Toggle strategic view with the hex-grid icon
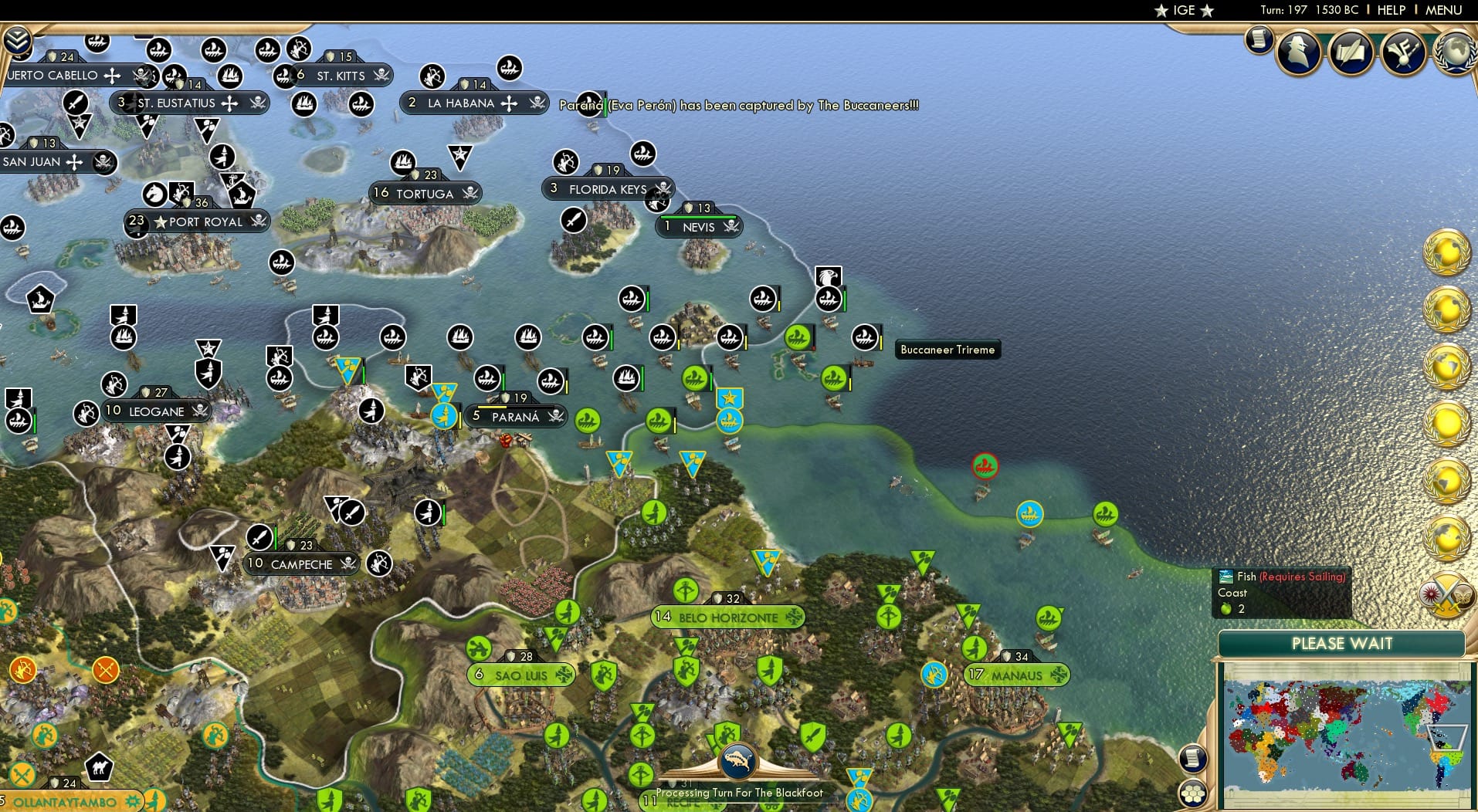The width and height of the screenshot is (1478, 812). pos(1194,792)
